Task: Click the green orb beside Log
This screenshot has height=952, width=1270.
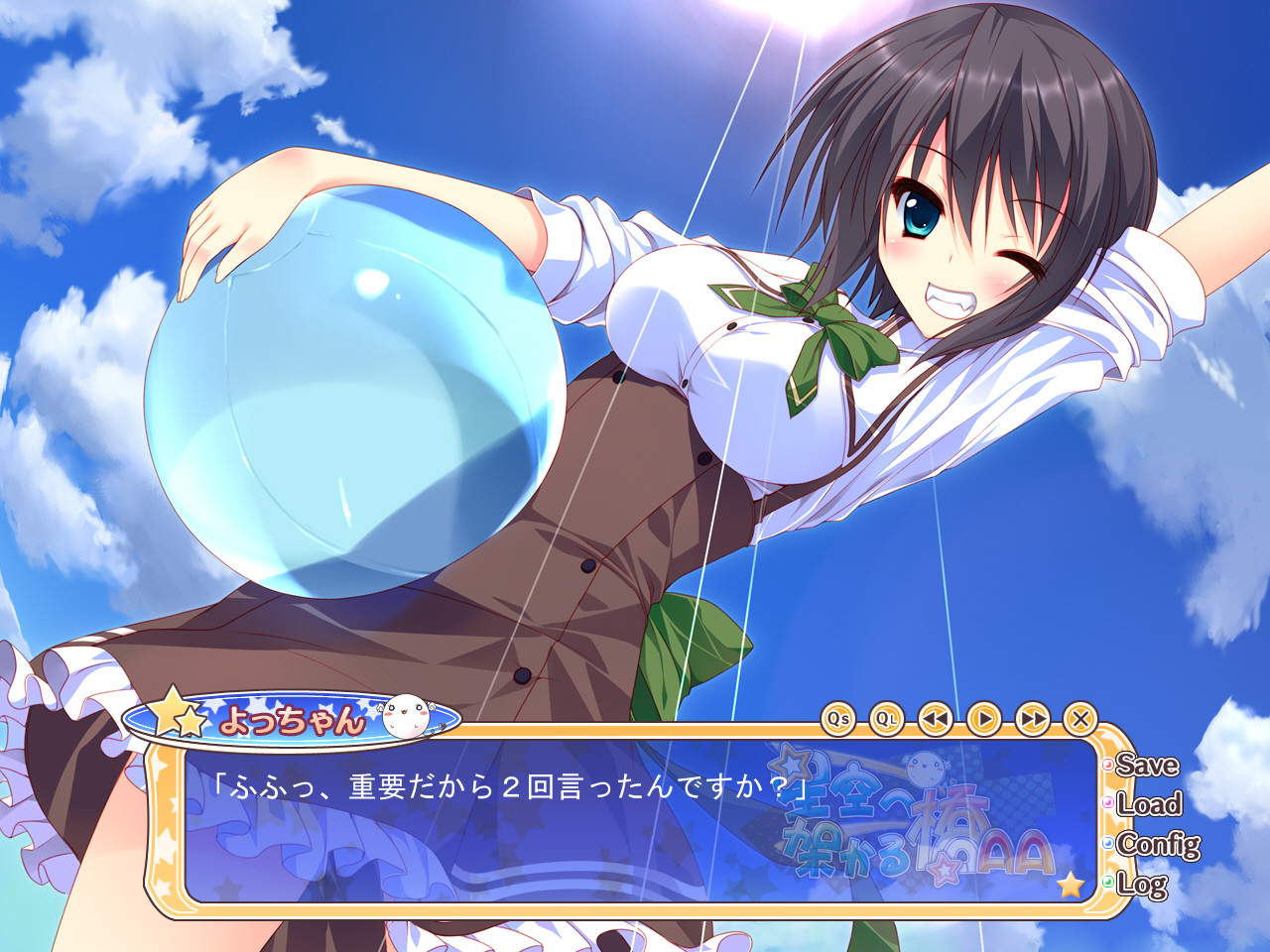Action: [x=1108, y=884]
